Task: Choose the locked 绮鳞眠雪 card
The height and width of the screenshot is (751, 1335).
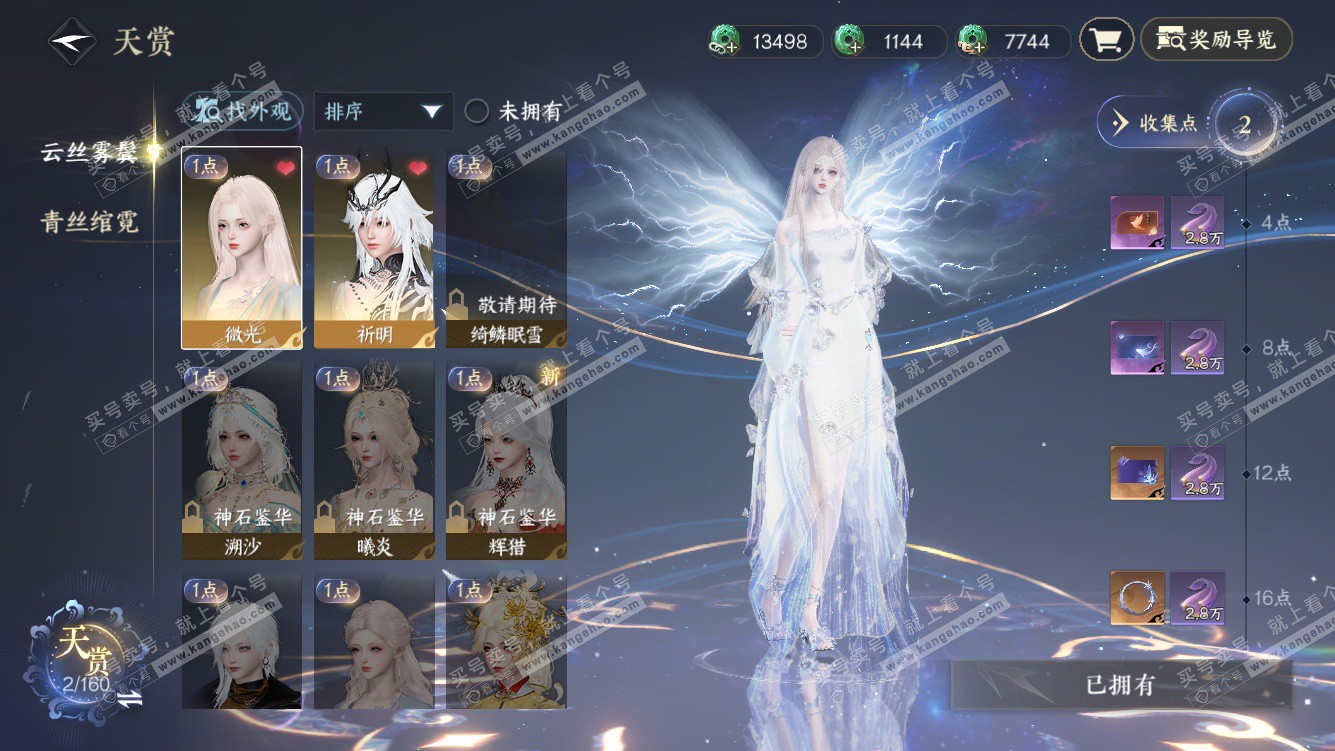Action: [506, 248]
